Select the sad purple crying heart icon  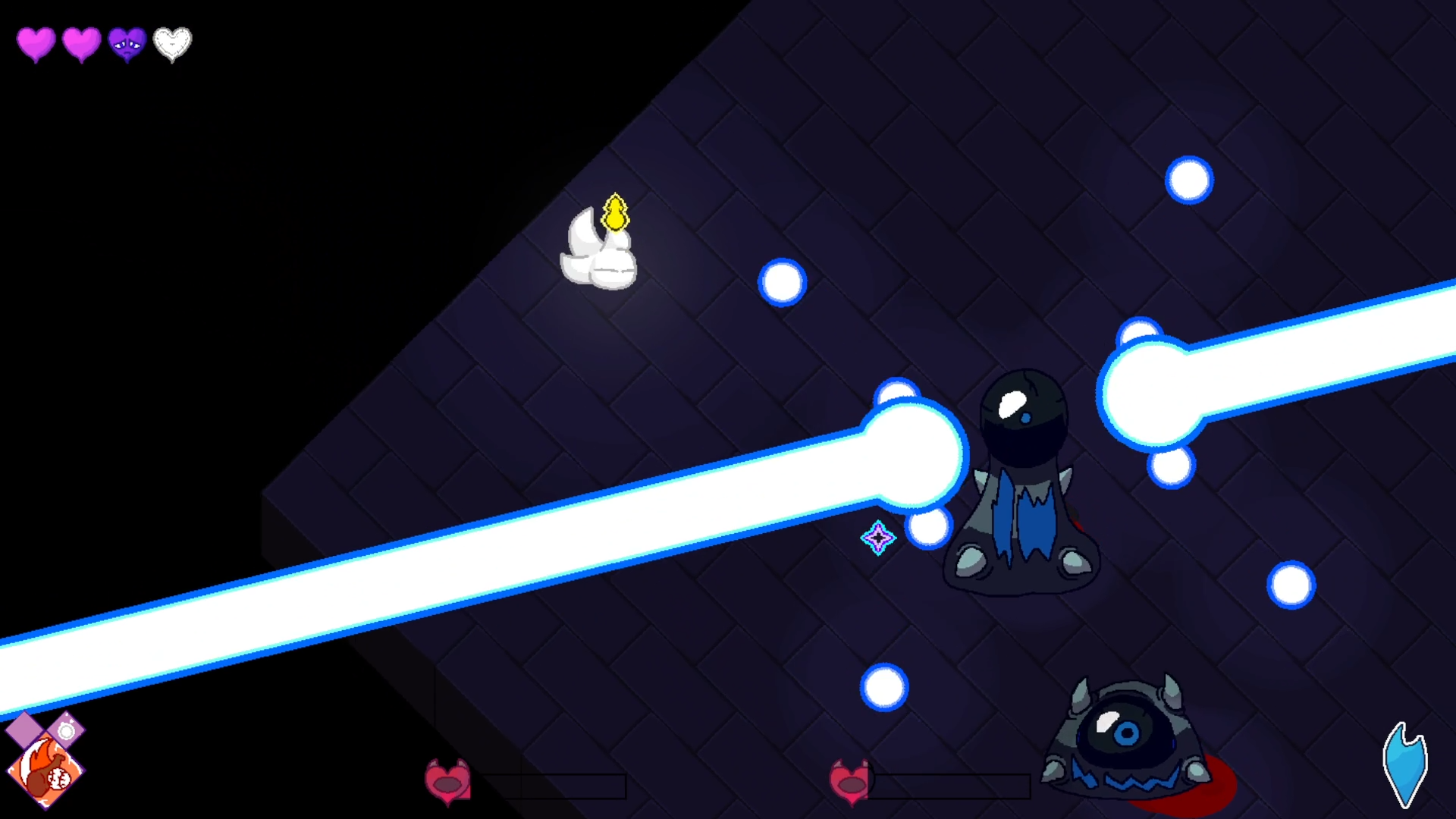click(x=127, y=44)
